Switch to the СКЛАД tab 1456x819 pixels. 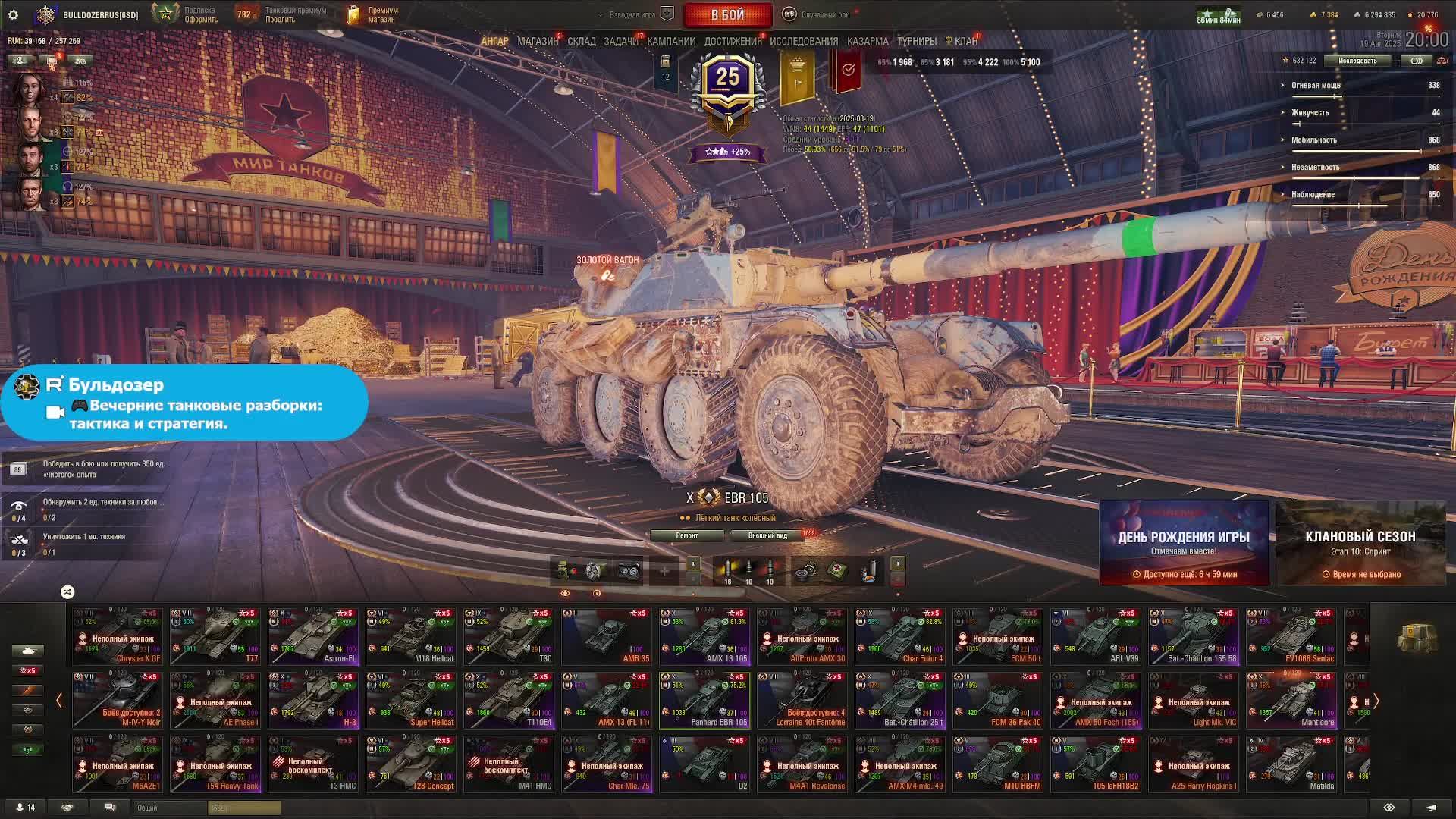(582, 41)
